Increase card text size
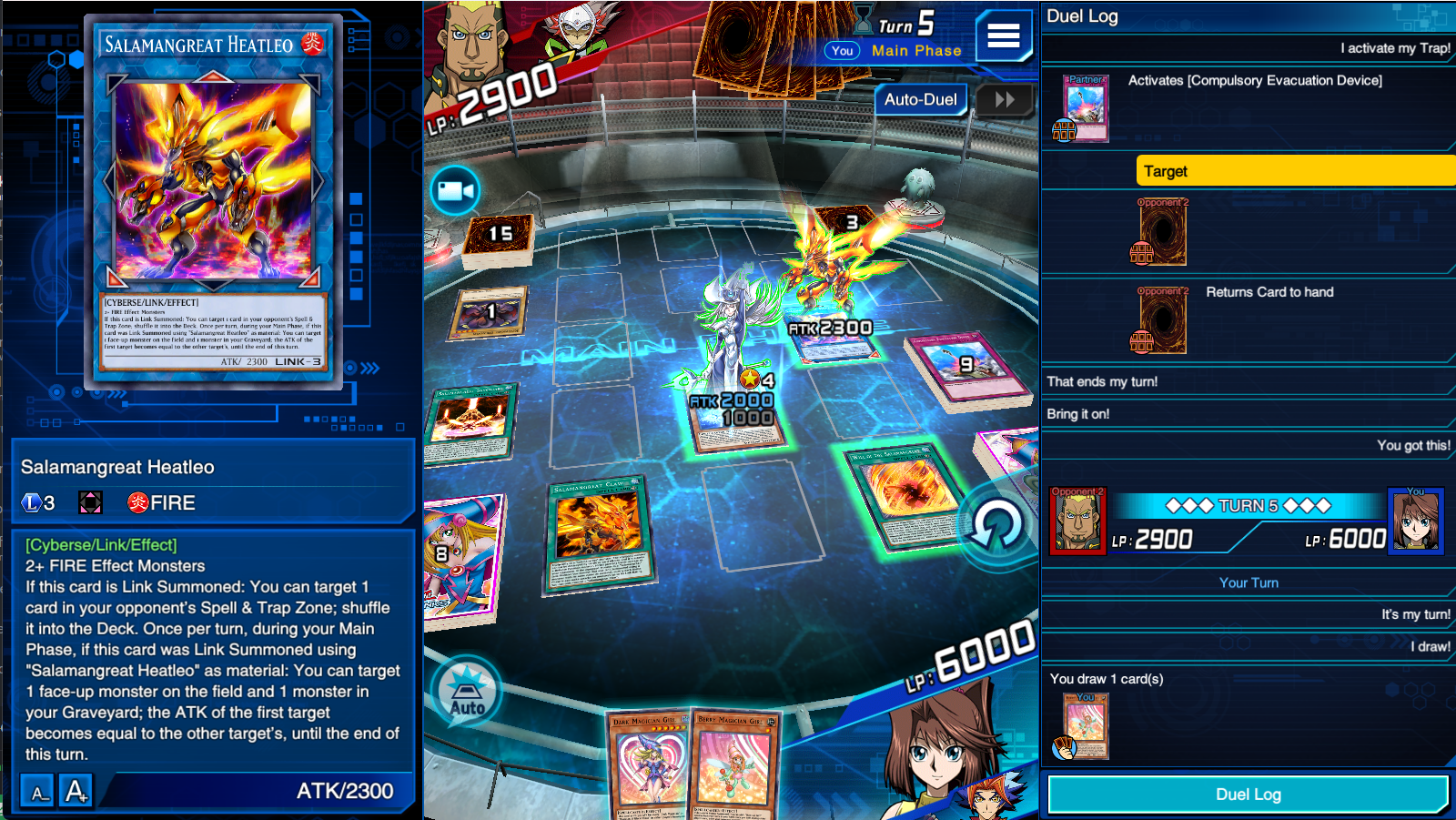This screenshot has height=820, width=1456. coord(76,791)
